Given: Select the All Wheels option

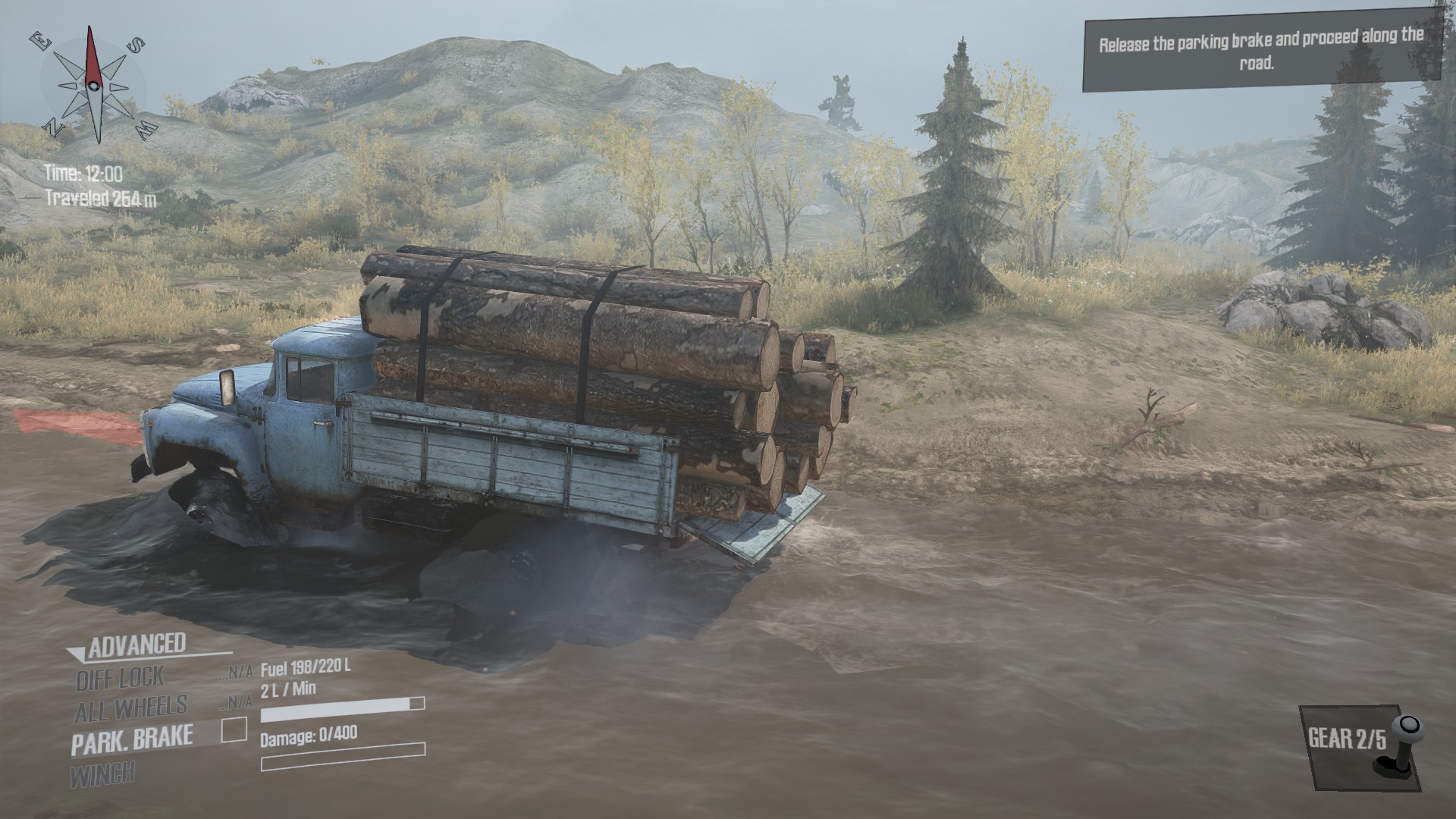Looking at the screenshot, I should click(130, 709).
